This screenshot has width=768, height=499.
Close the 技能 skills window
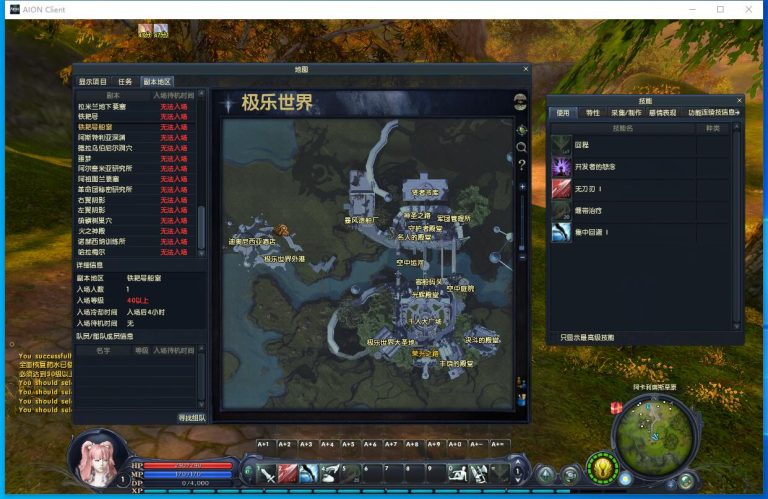pos(739,101)
